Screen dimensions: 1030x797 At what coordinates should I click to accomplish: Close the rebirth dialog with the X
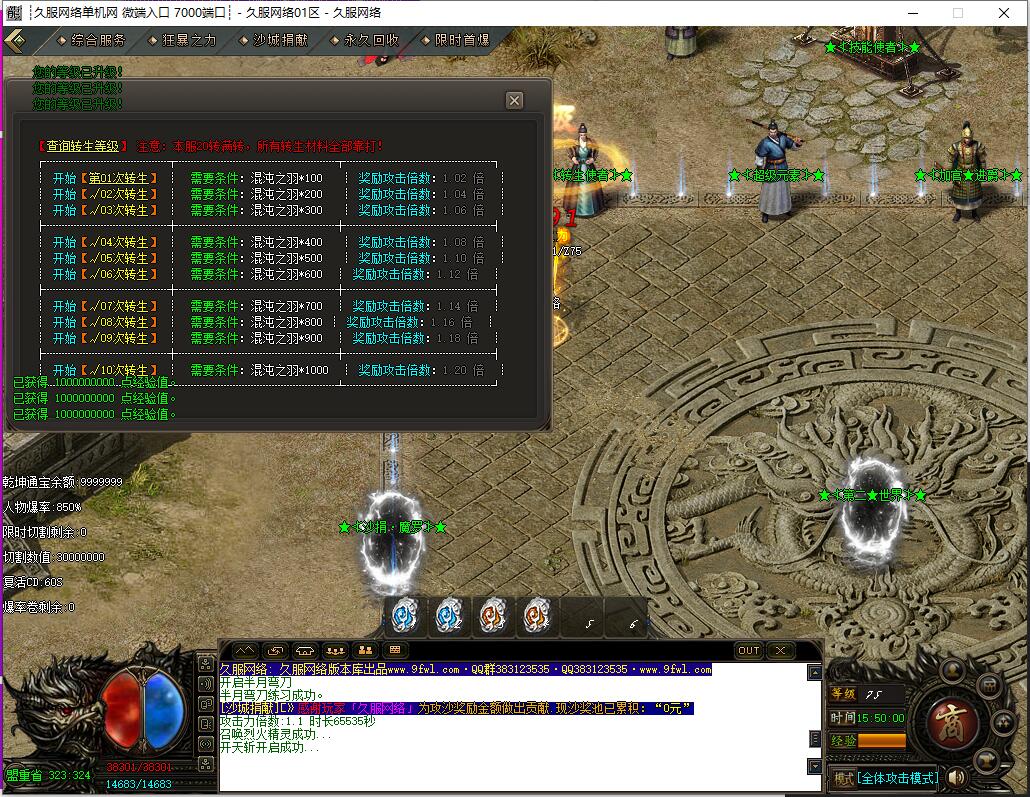[514, 100]
